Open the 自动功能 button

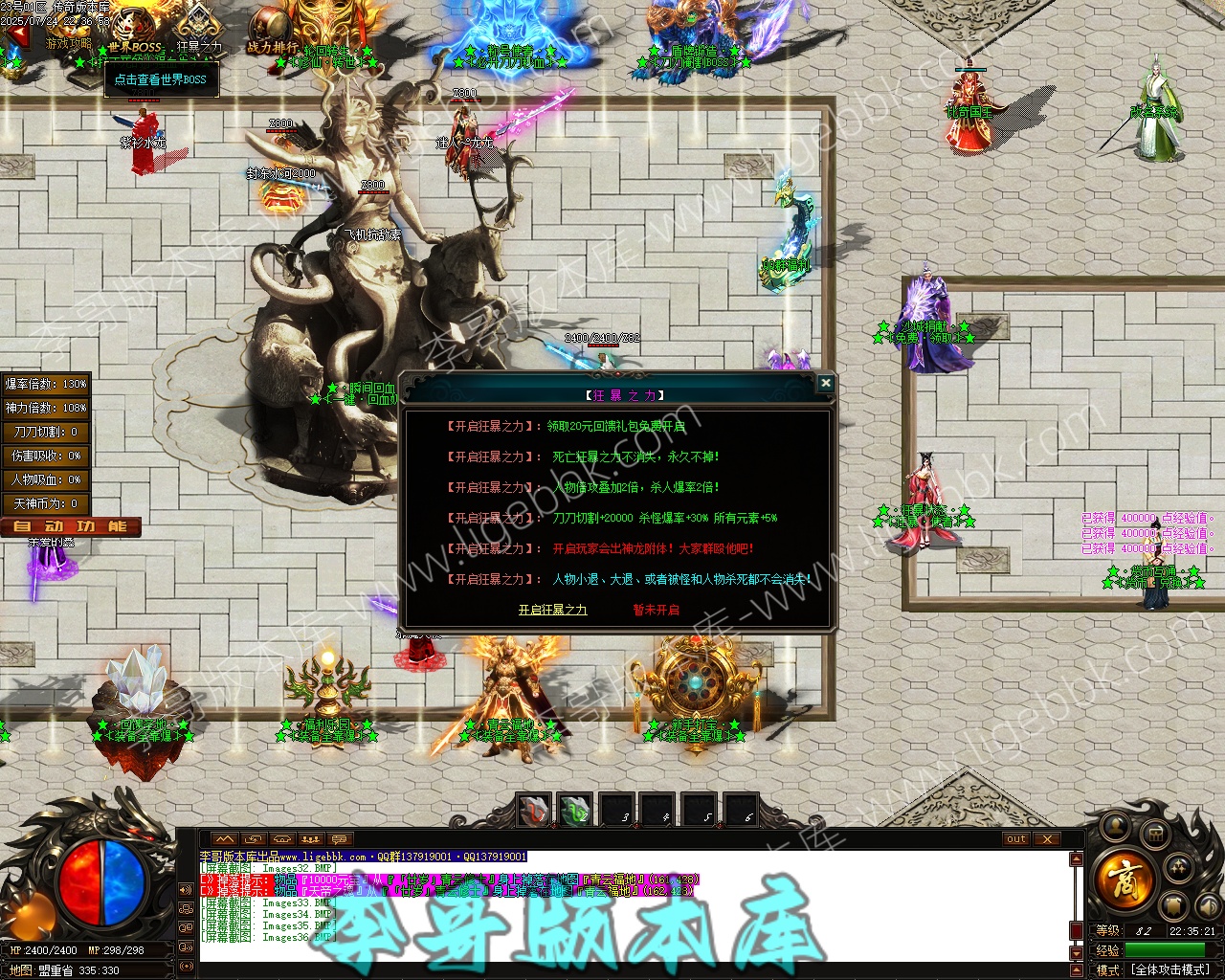point(71,526)
